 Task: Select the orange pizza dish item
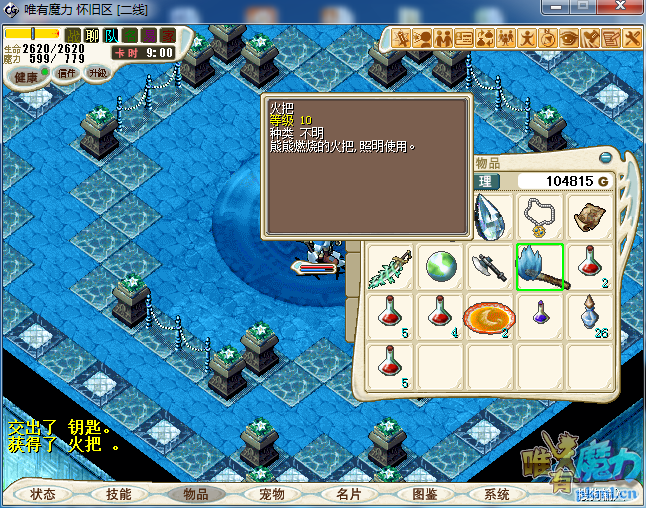coord(490,318)
